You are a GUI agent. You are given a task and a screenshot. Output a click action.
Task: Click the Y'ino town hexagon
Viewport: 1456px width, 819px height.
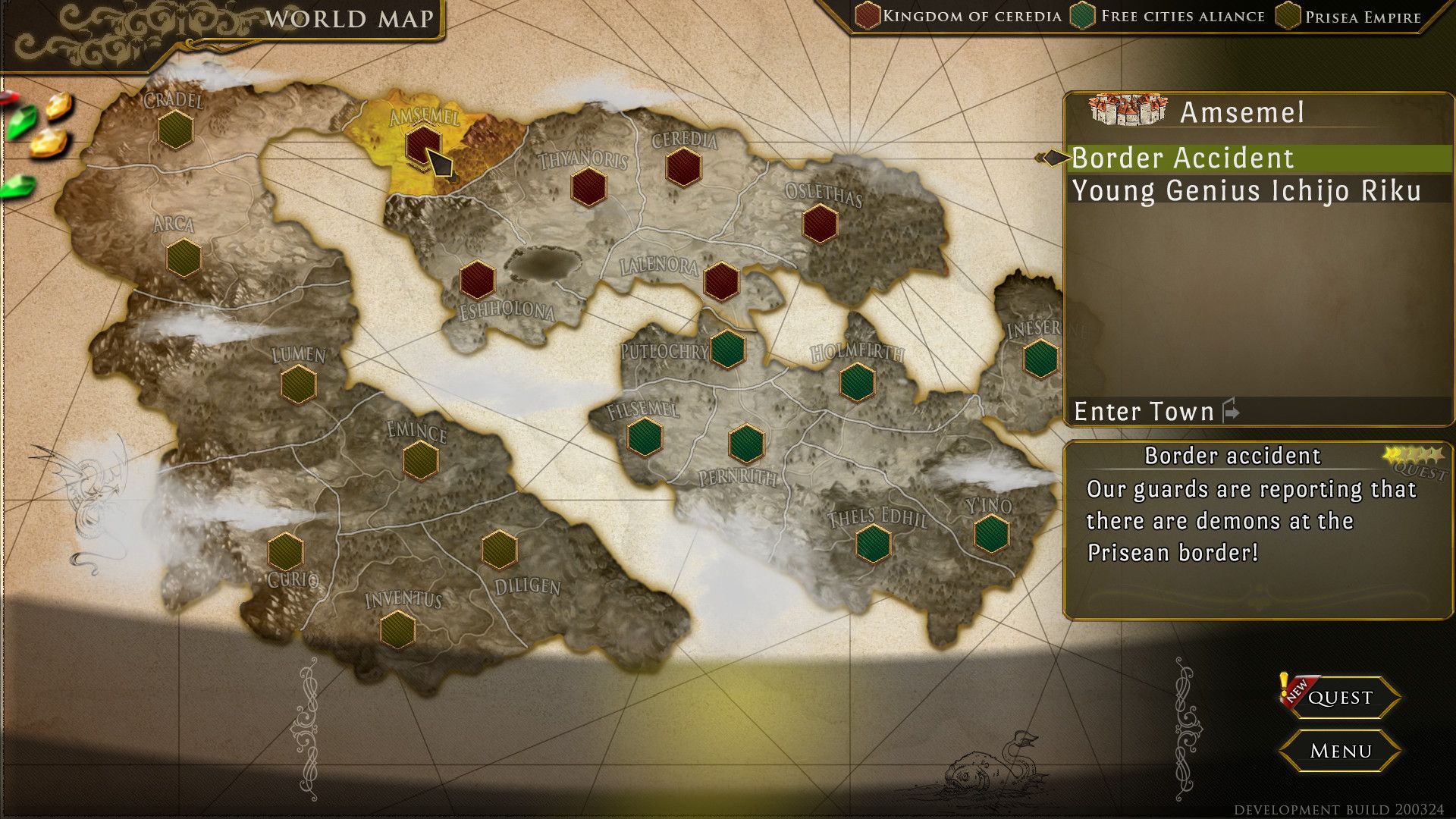(991, 533)
